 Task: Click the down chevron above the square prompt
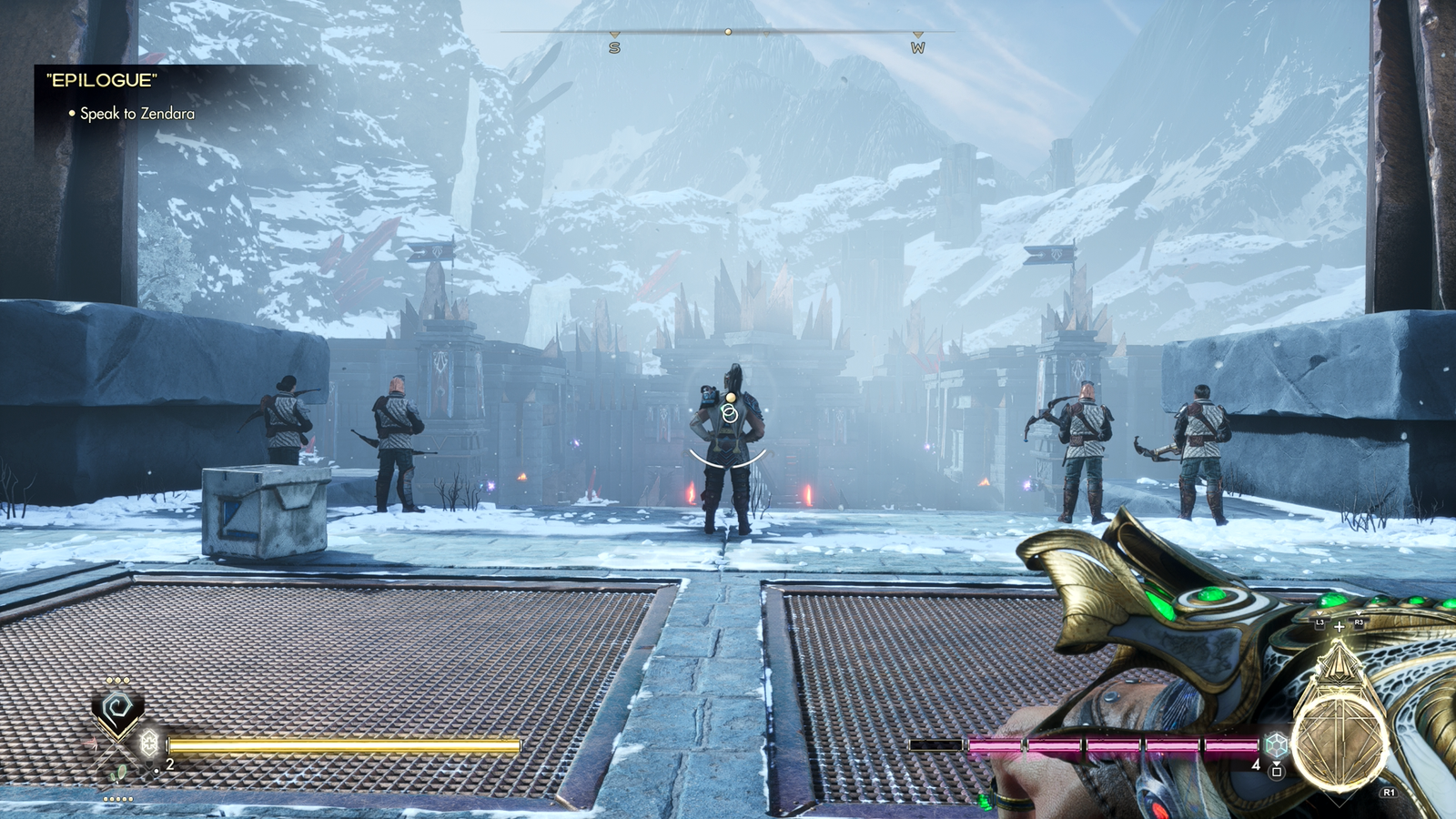click(x=1276, y=763)
